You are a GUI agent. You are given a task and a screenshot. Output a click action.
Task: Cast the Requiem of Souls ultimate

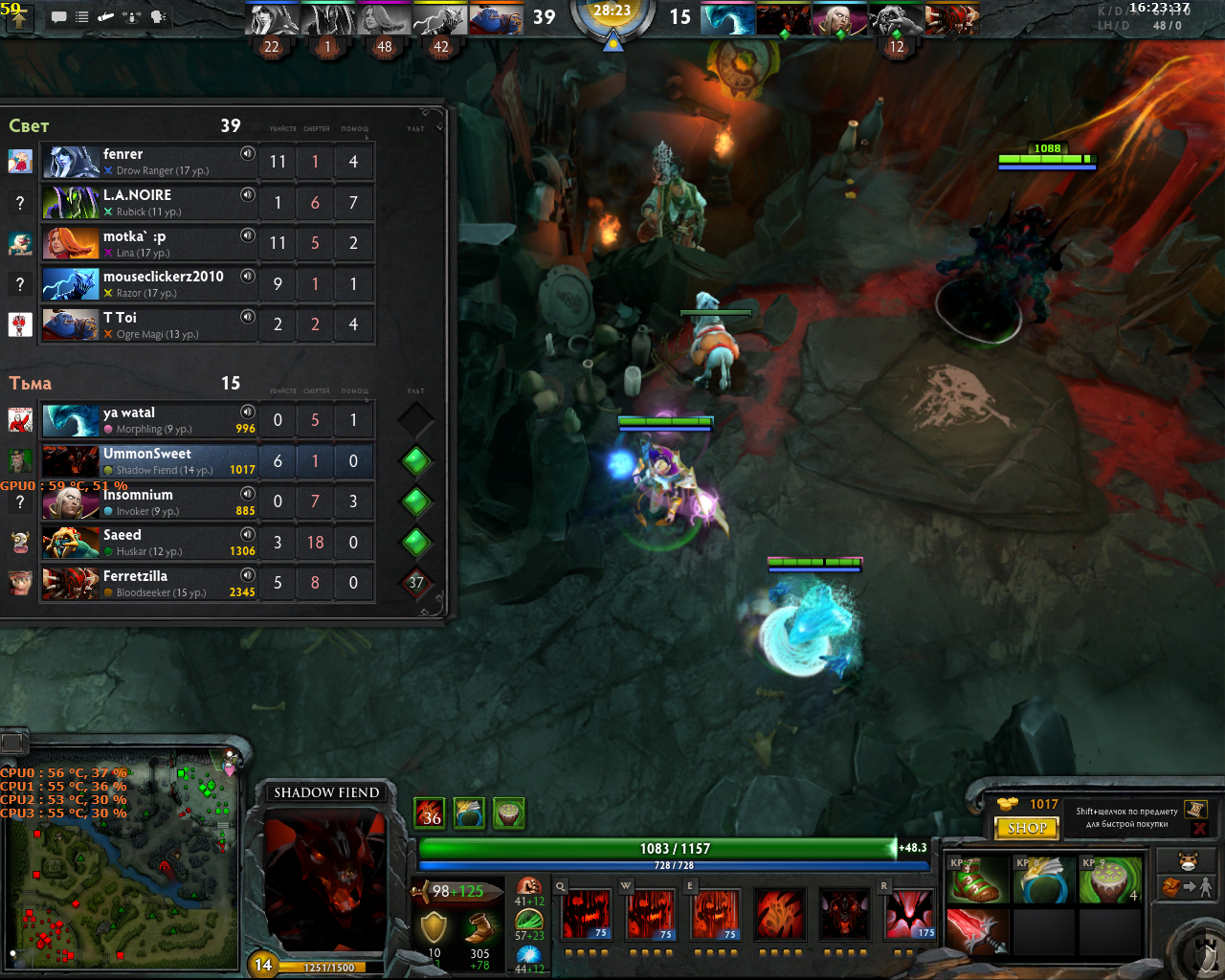[910, 914]
